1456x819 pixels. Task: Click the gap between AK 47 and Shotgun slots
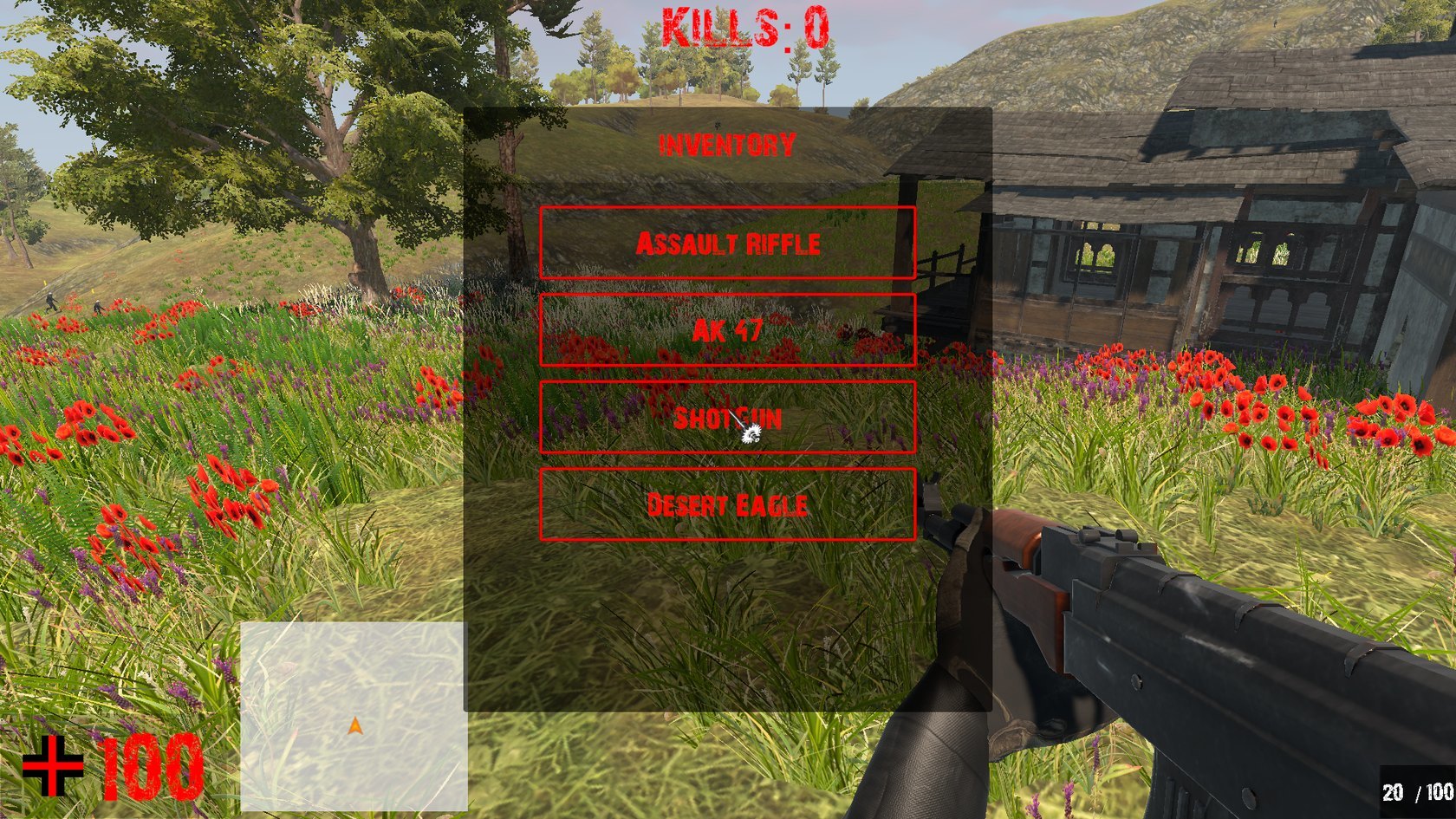click(x=728, y=373)
